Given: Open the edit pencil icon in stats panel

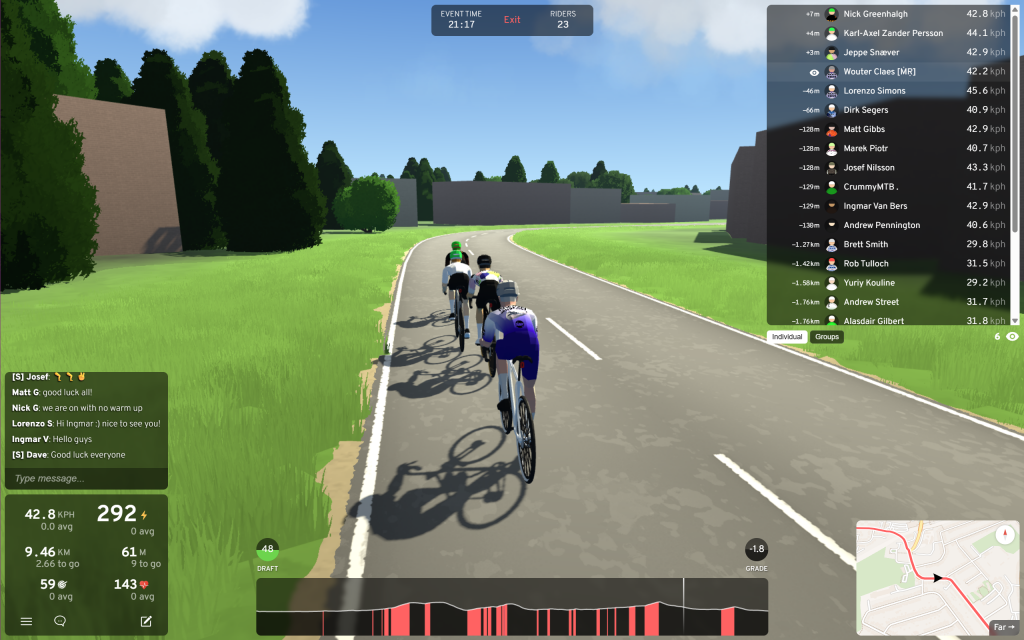Looking at the screenshot, I should (x=146, y=621).
